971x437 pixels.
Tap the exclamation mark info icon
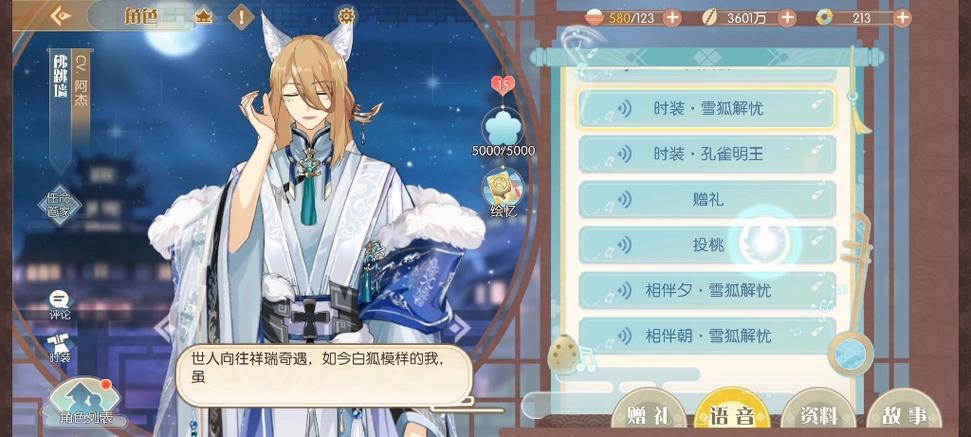click(x=241, y=16)
